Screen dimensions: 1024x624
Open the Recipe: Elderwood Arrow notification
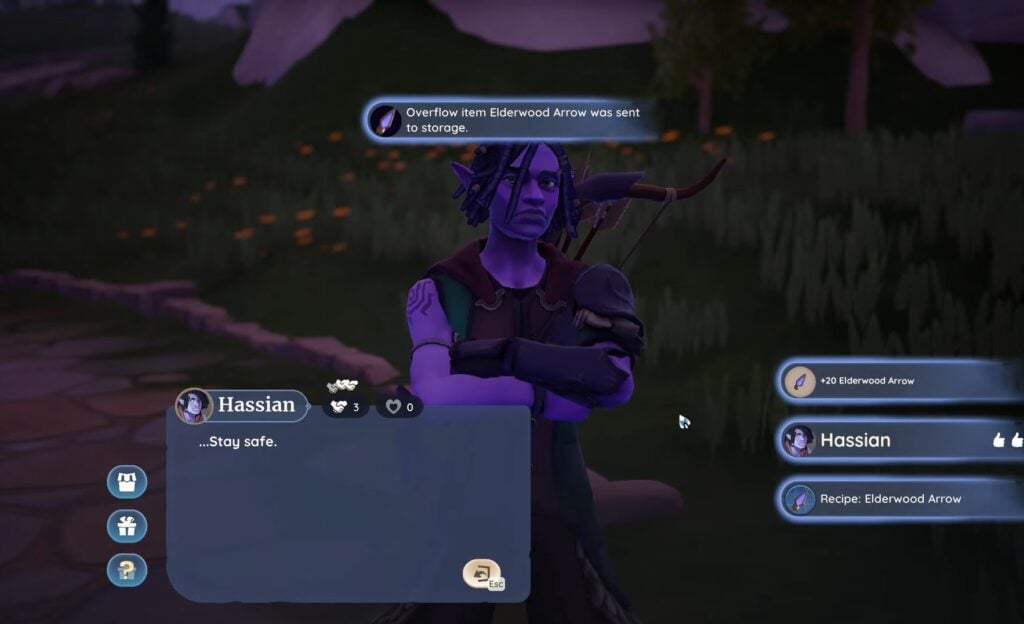(x=900, y=499)
